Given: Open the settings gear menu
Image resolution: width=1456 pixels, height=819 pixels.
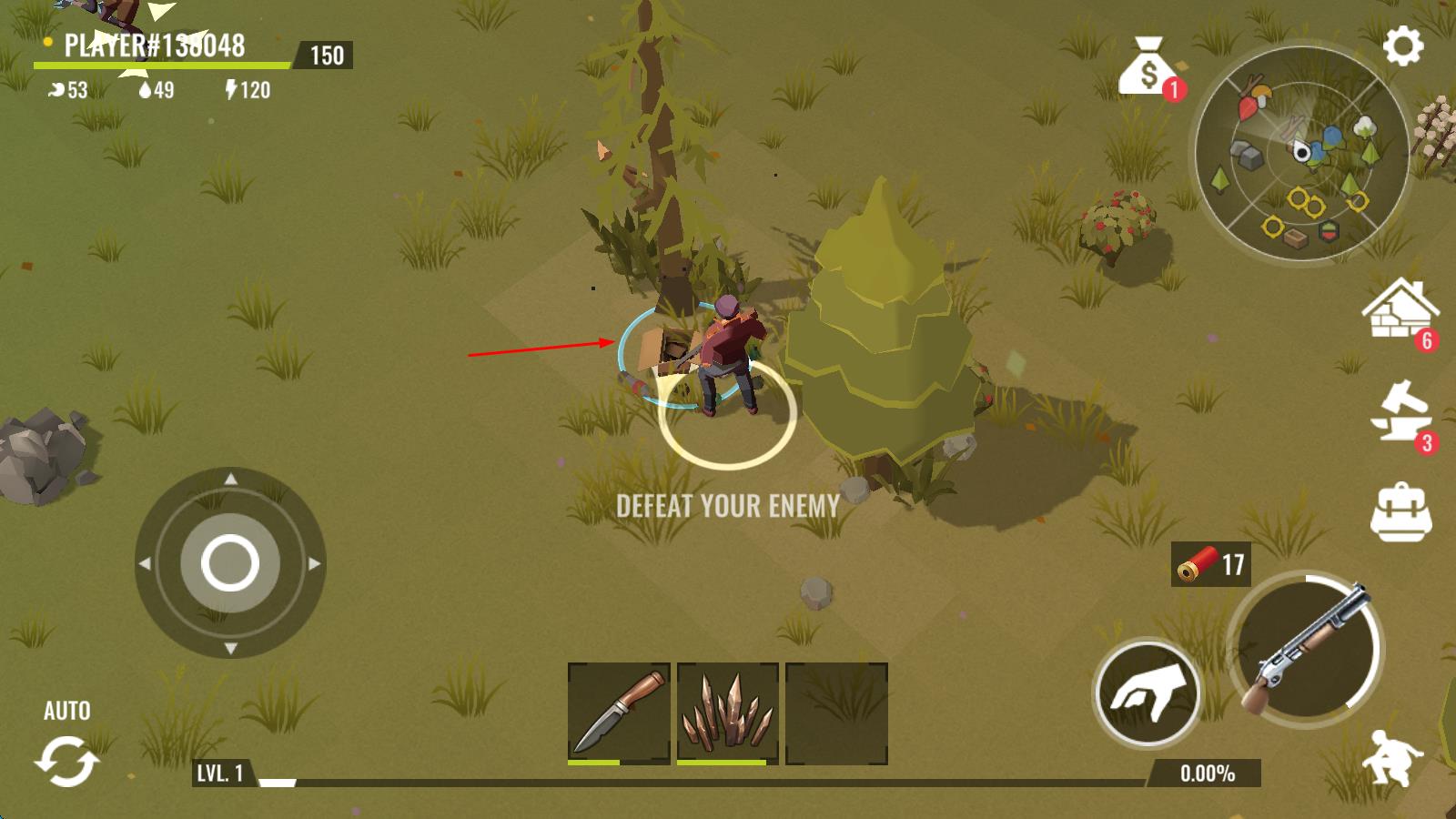Looking at the screenshot, I should (1402, 45).
